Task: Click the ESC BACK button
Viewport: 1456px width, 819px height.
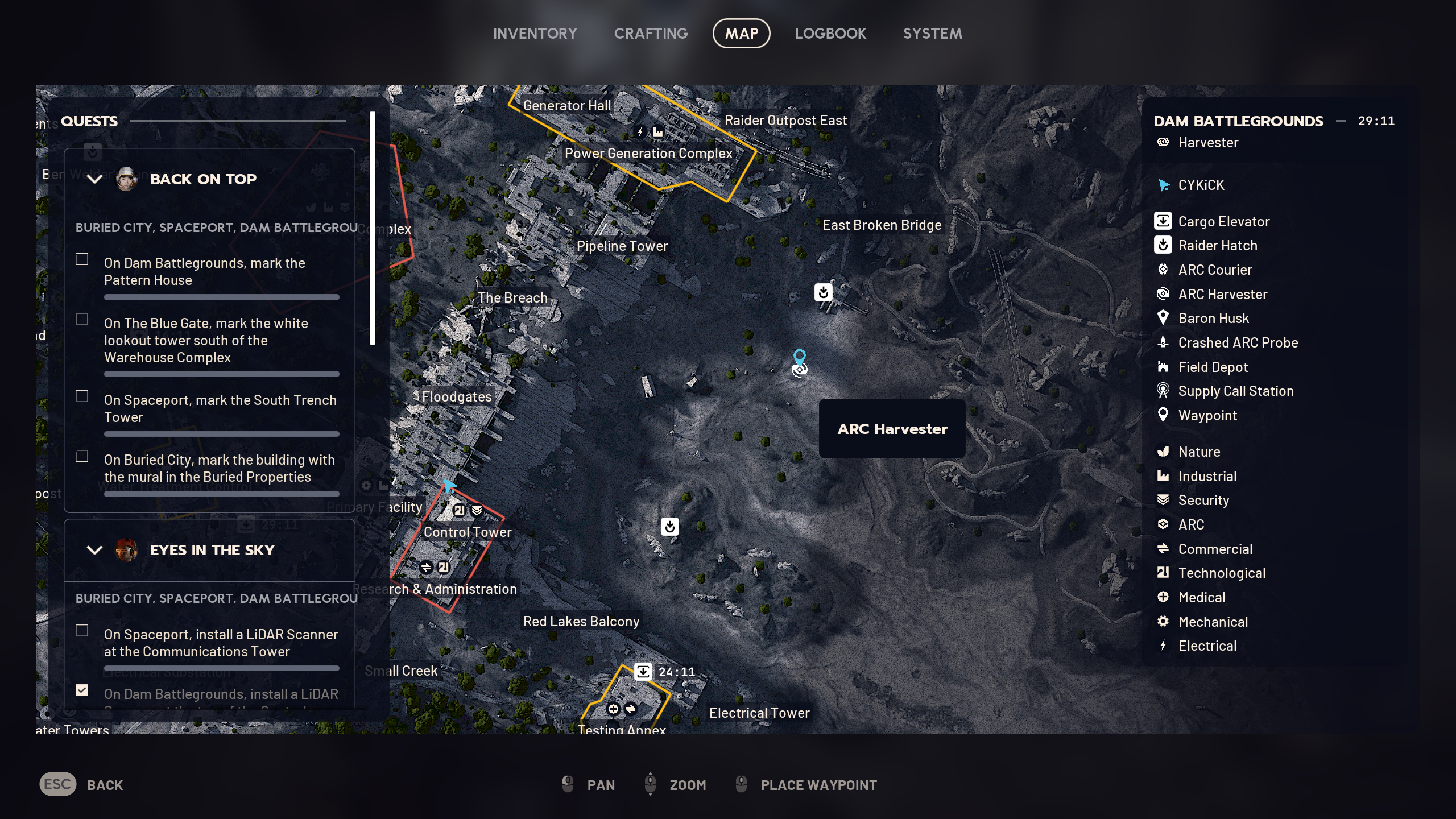Action: coord(57,784)
